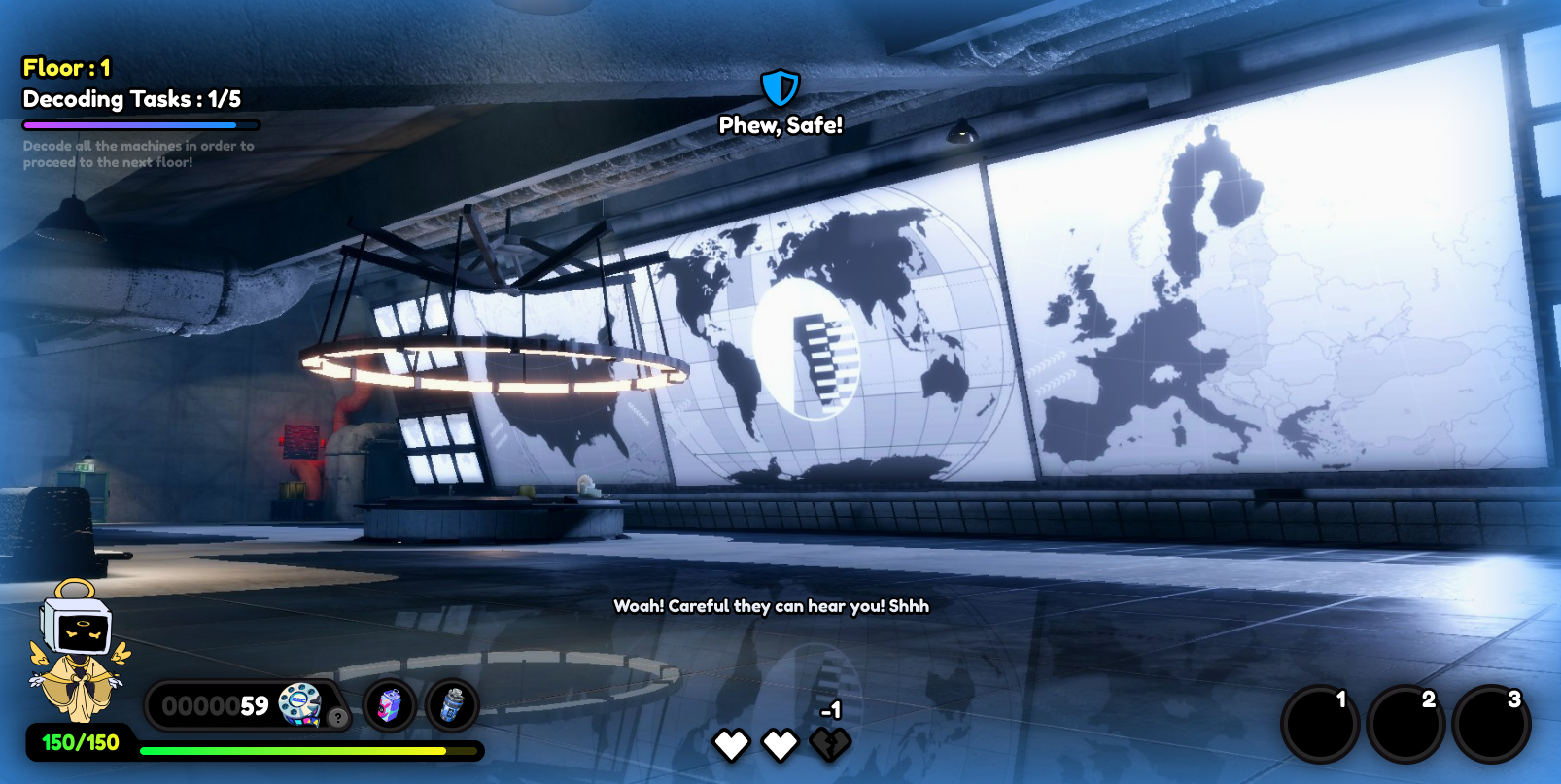Click the TV-head angel character portrait
Image resolution: width=1561 pixels, height=784 pixels.
[x=79, y=651]
